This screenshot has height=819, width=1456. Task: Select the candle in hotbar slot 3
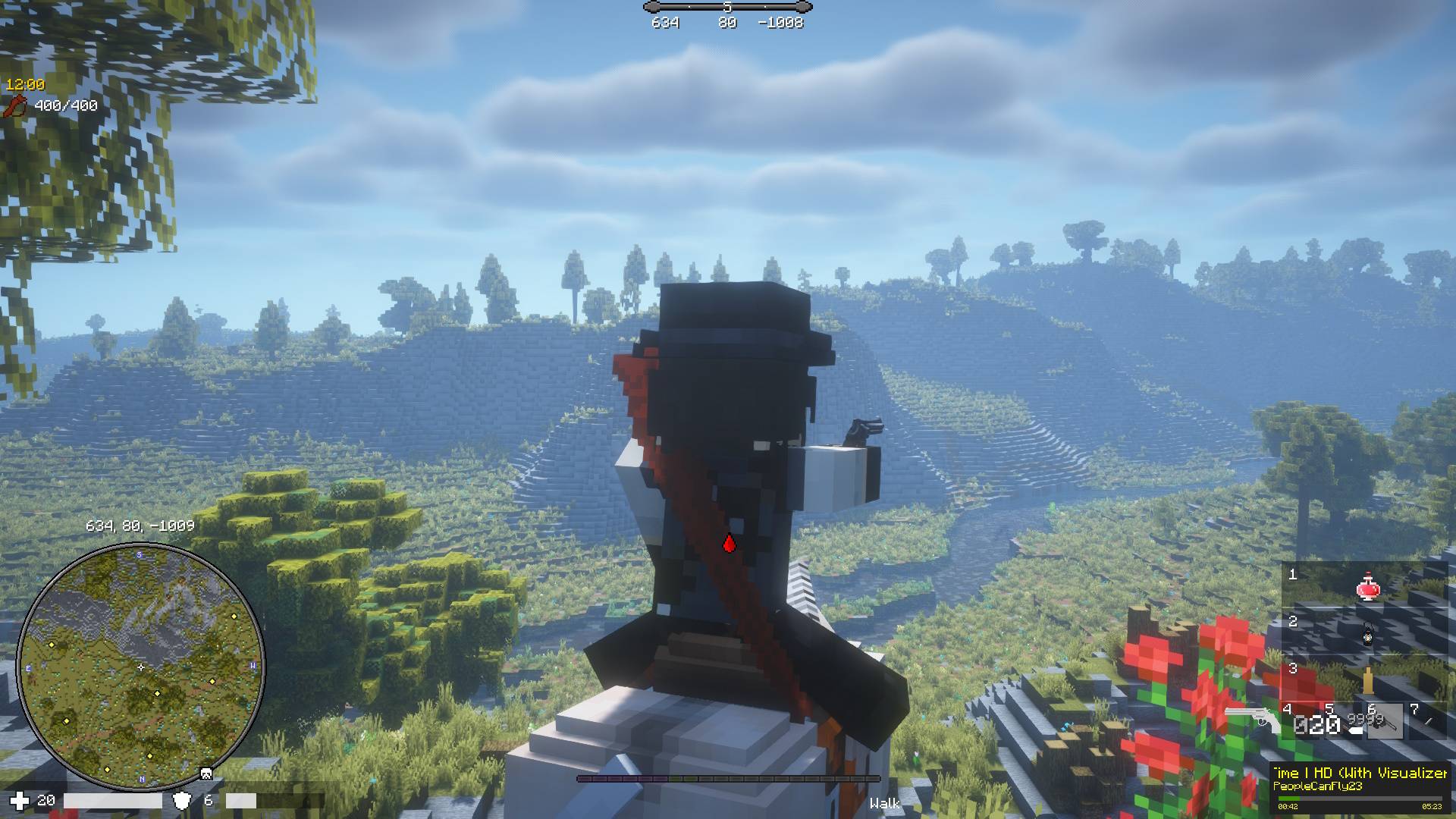click(x=1368, y=679)
